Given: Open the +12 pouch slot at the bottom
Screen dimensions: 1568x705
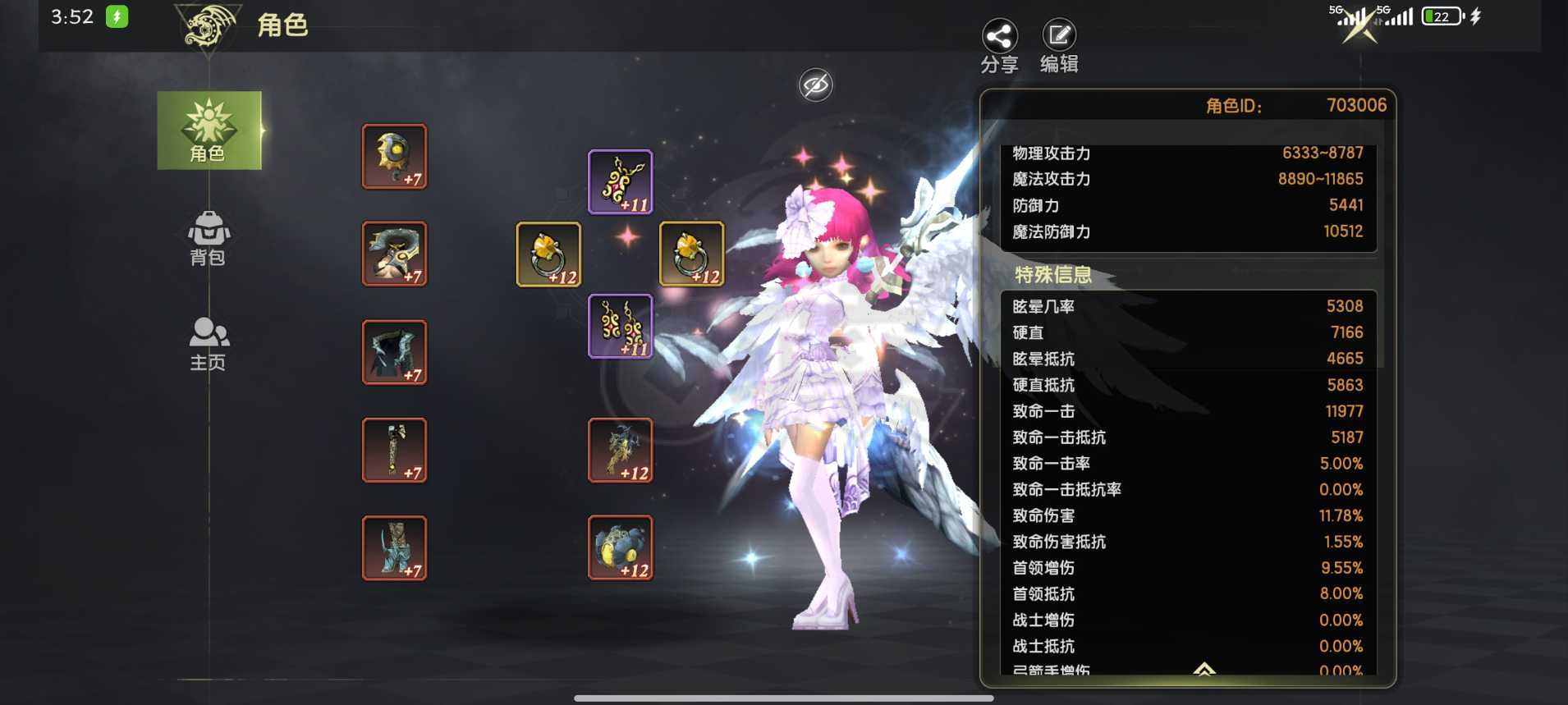Looking at the screenshot, I should (x=618, y=548).
